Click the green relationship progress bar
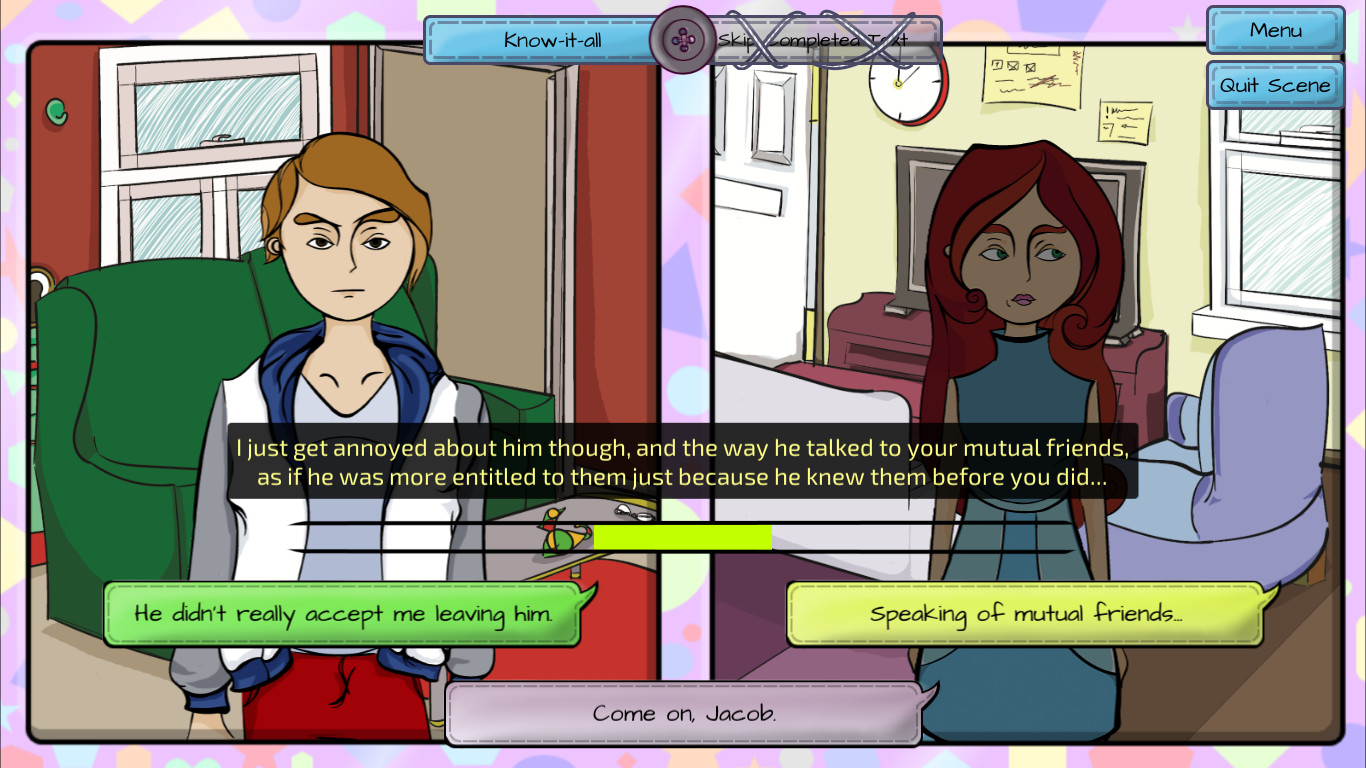Screen dimensions: 1366x768 pos(683,537)
